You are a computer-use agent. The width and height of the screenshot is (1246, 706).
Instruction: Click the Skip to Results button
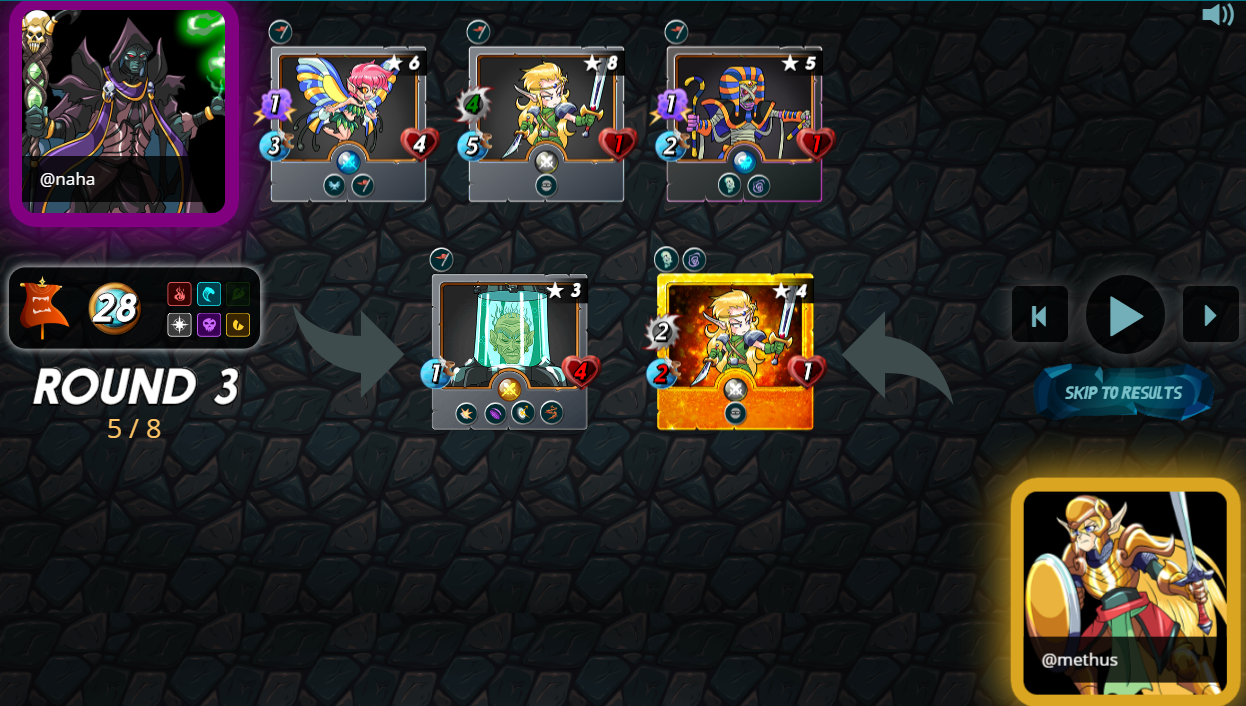(1123, 393)
